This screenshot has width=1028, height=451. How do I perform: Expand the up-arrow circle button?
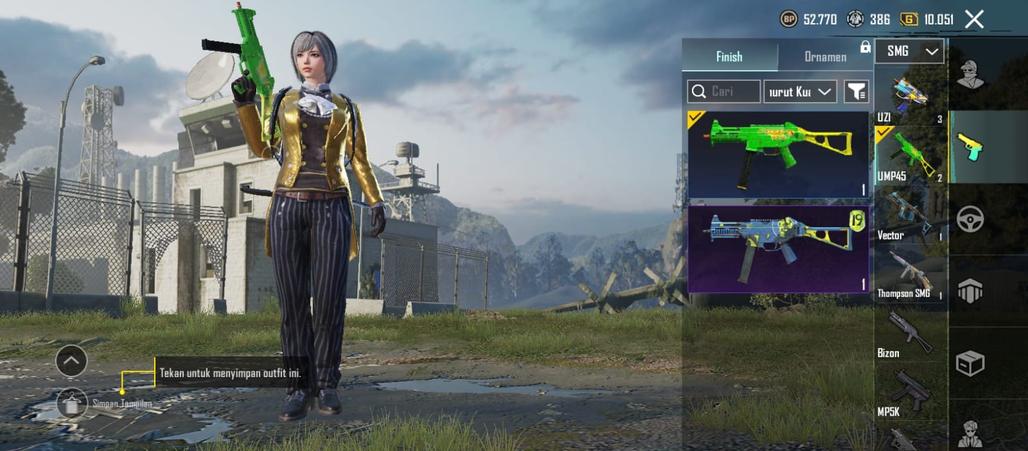(x=71, y=360)
